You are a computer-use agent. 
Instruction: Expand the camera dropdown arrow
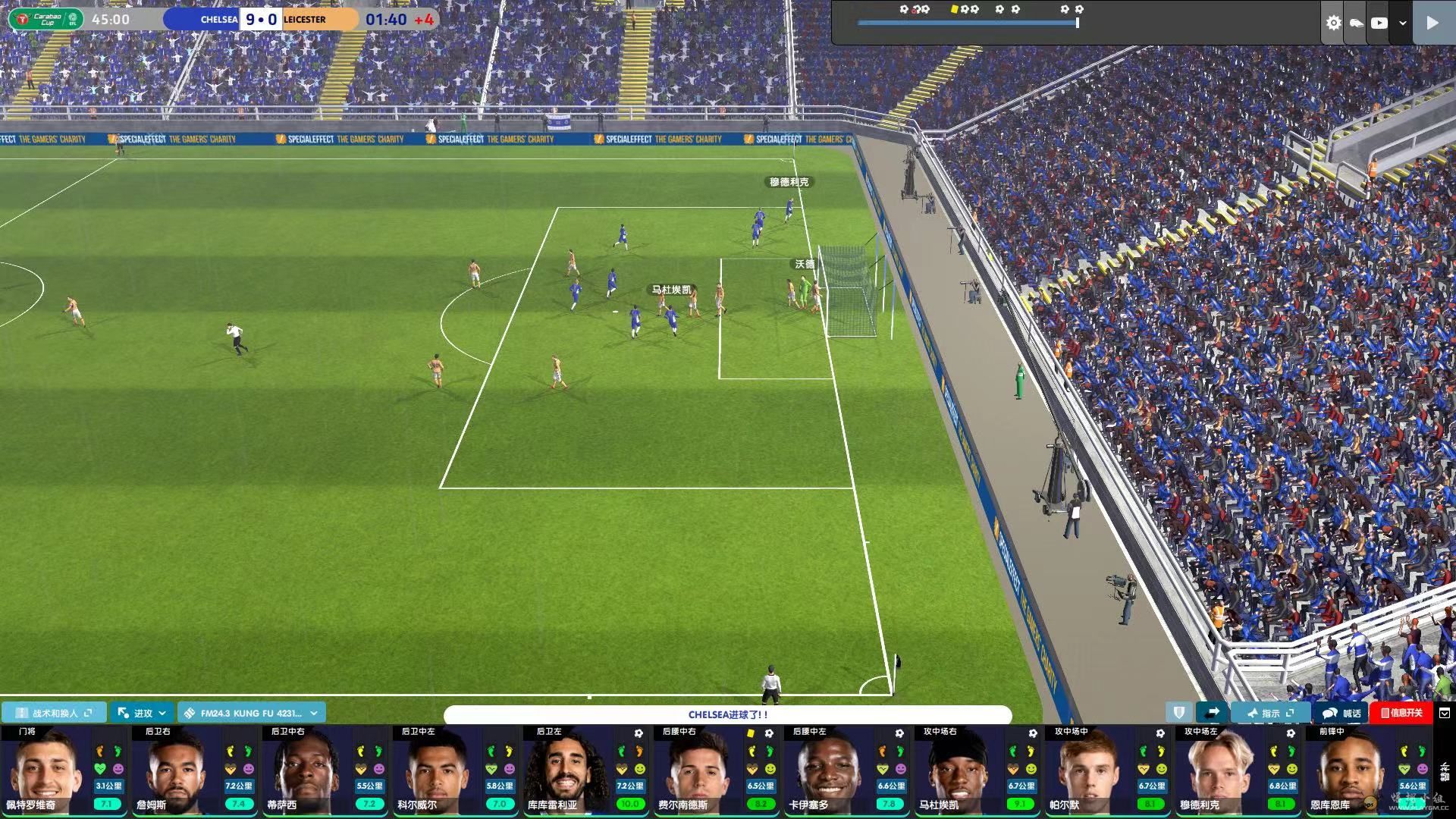click(x=1403, y=23)
